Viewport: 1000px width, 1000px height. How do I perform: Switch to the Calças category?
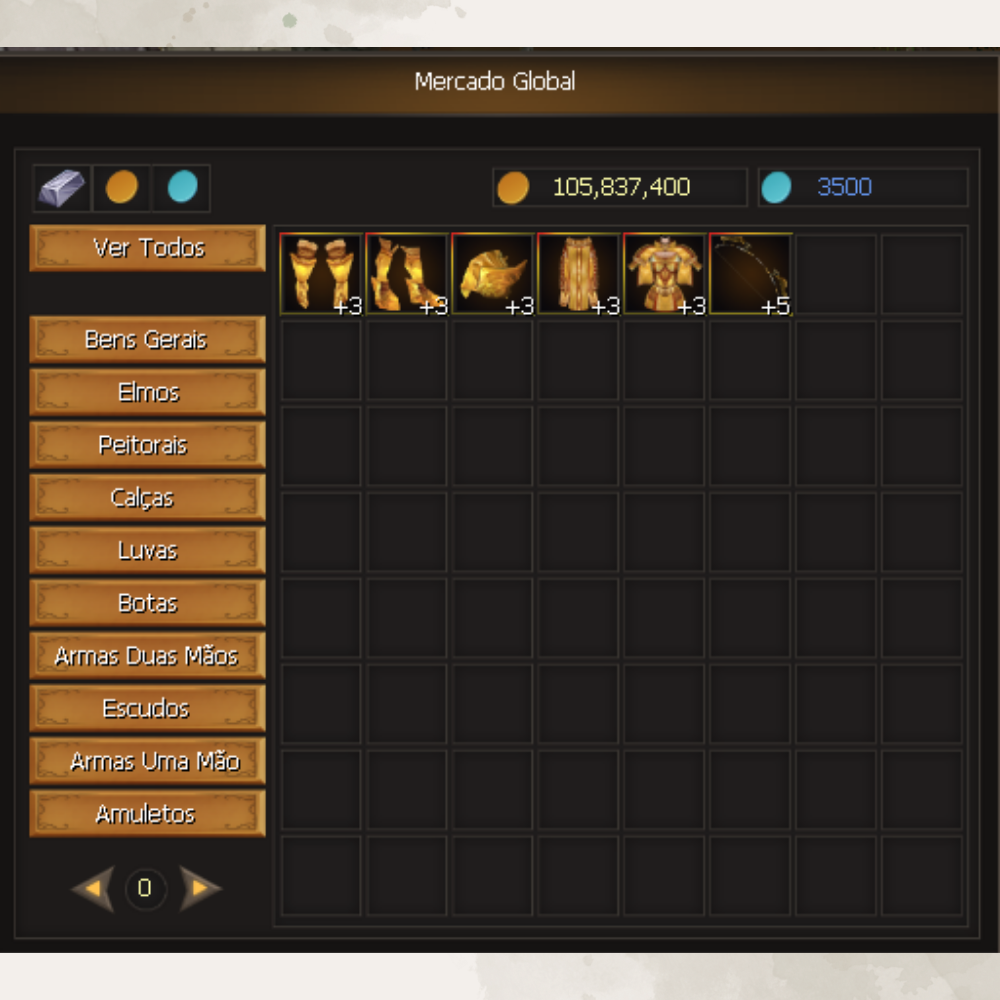coord(148,498)
